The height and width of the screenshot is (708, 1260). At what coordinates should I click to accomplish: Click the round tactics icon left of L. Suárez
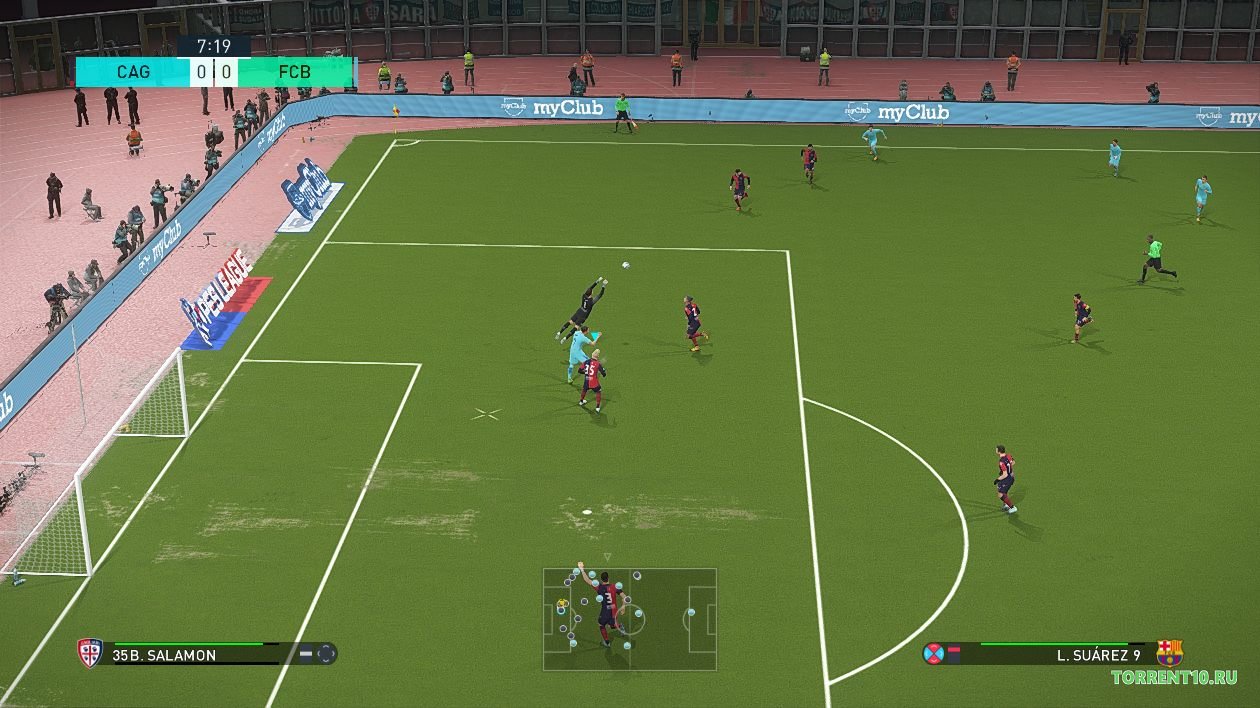[x=934, y=654]
